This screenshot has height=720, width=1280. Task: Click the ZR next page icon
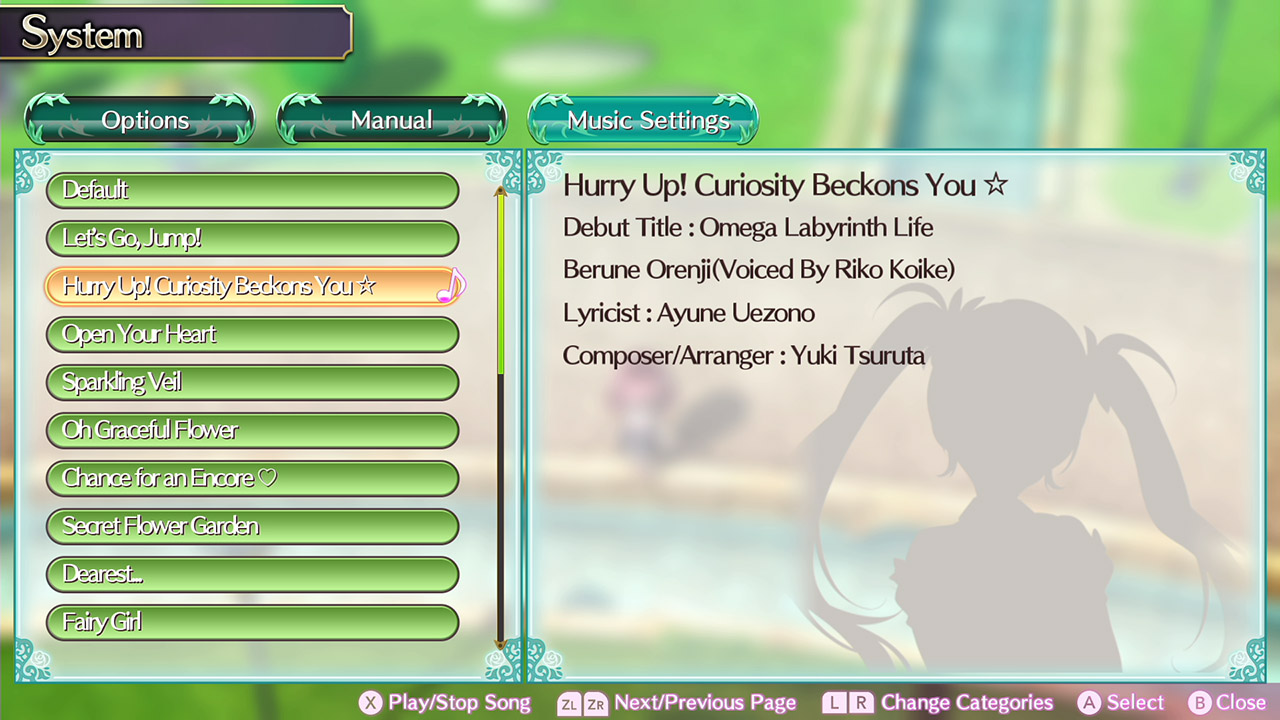tap(596, 703)
